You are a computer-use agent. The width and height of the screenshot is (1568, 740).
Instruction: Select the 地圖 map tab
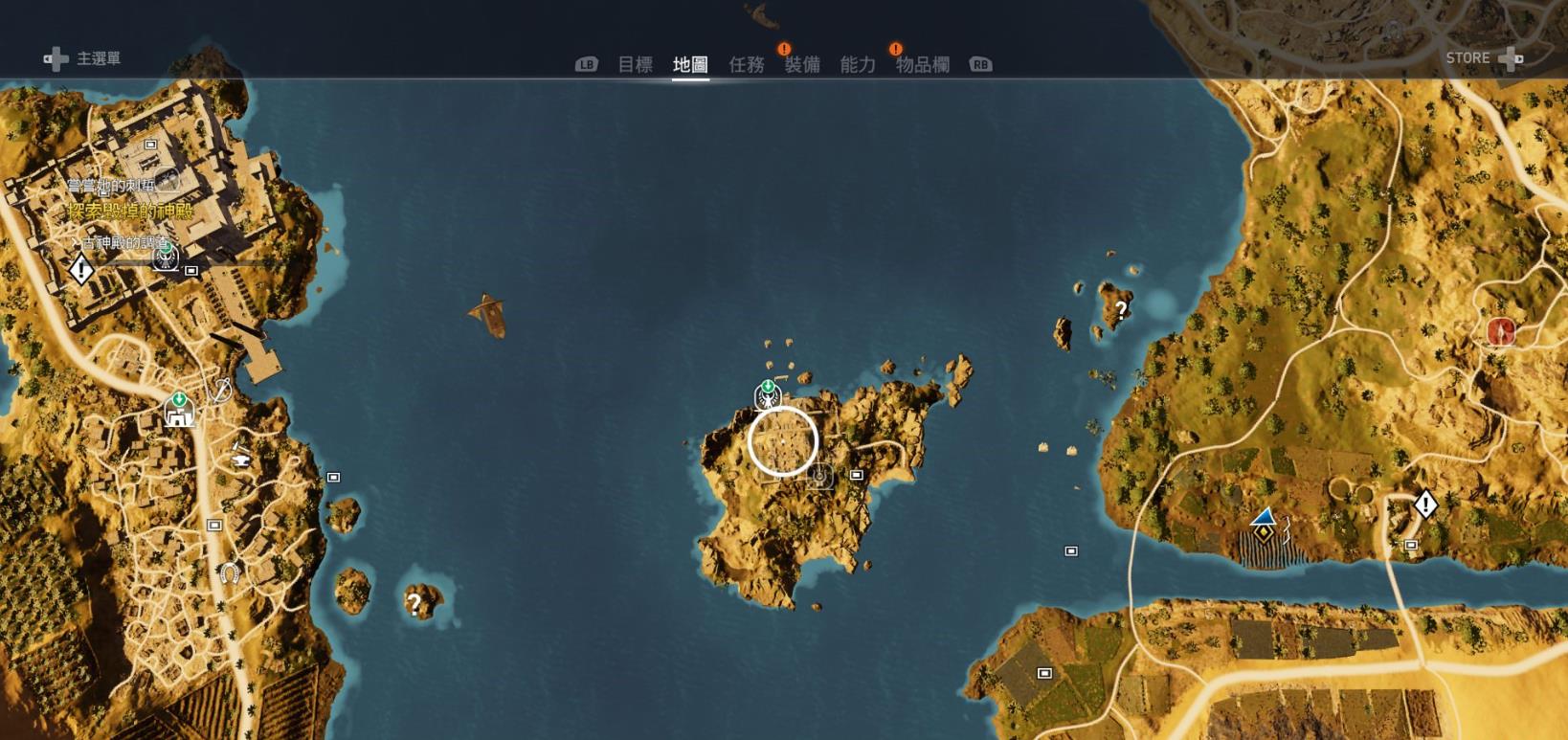point(690,64)
